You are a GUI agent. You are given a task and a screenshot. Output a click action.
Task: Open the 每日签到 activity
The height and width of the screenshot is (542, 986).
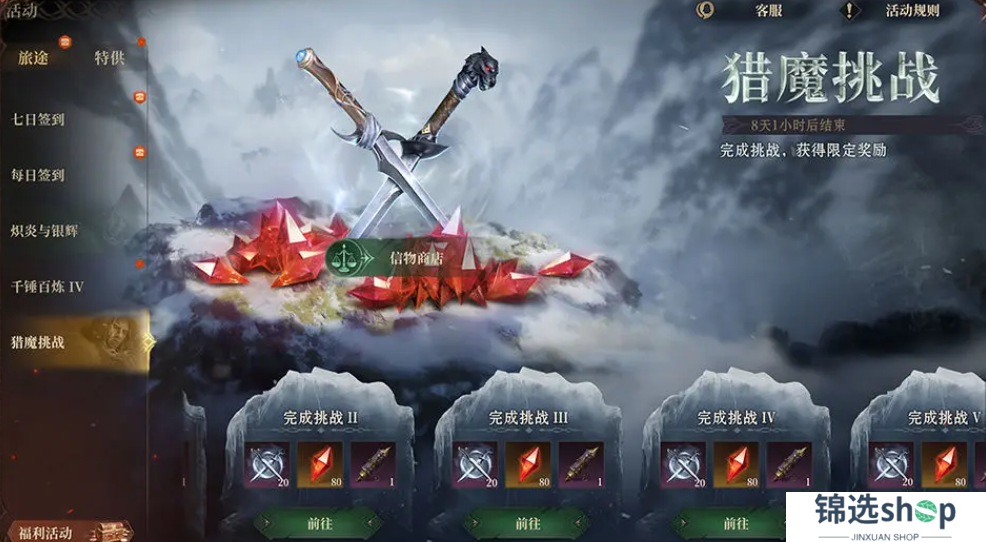click(x=38, y=175)
